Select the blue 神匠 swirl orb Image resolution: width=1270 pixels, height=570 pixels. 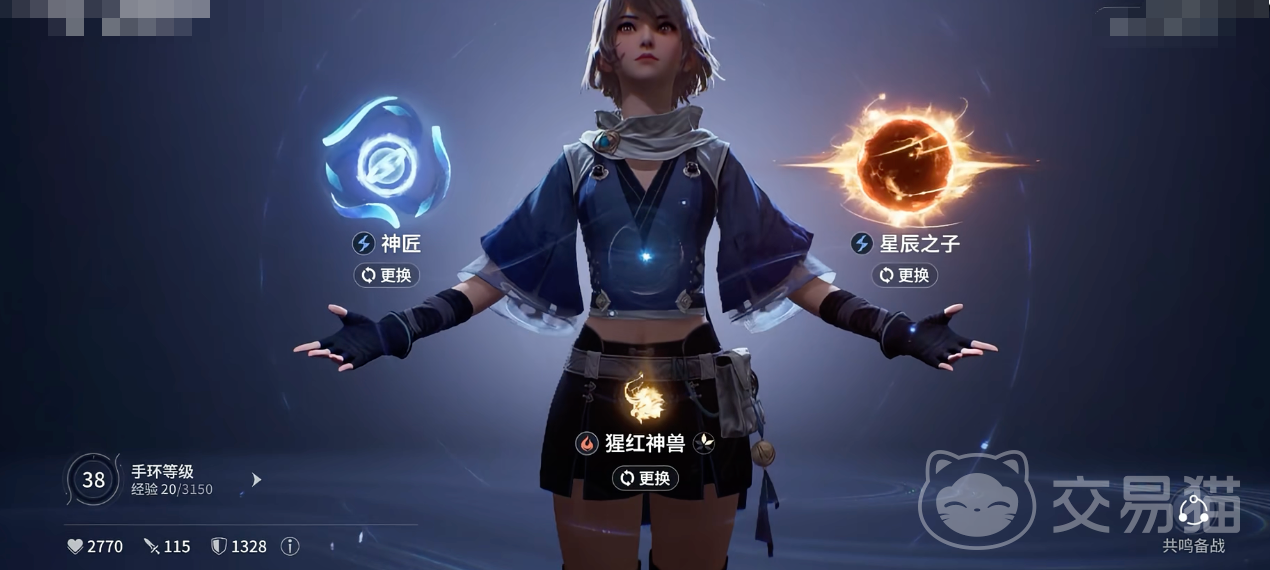(385, 160)
